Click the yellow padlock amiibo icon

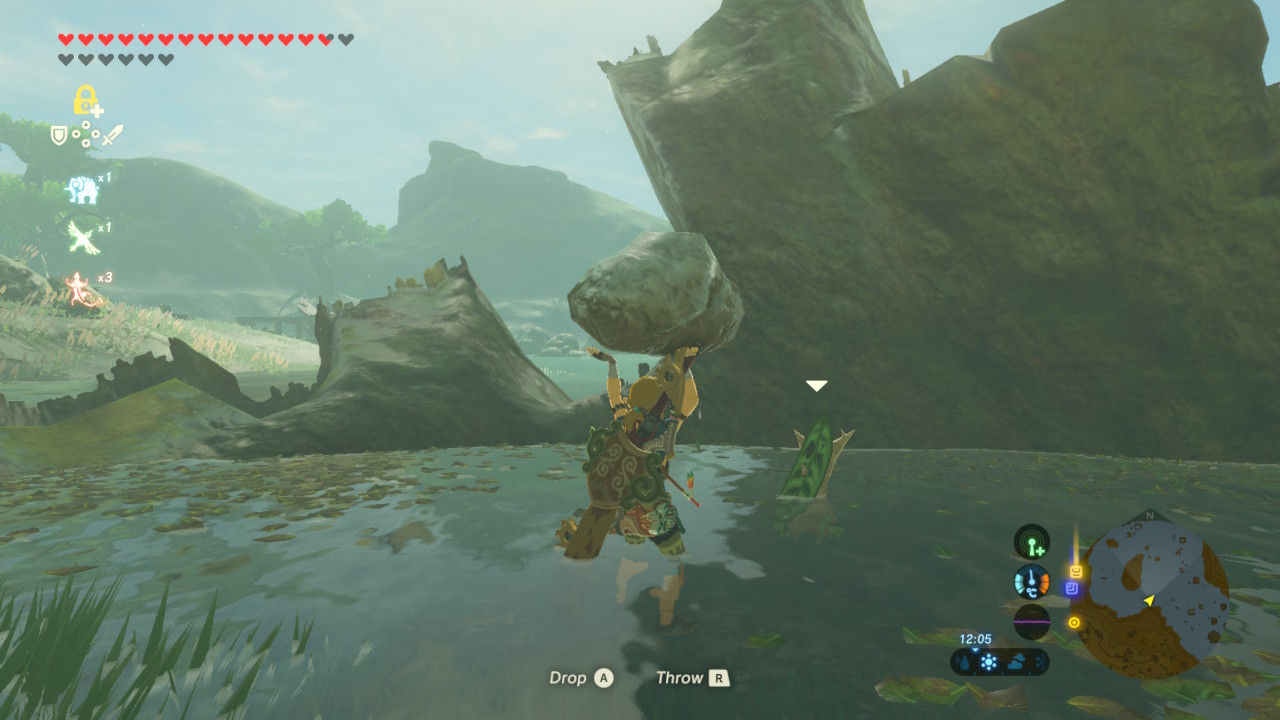85,100
